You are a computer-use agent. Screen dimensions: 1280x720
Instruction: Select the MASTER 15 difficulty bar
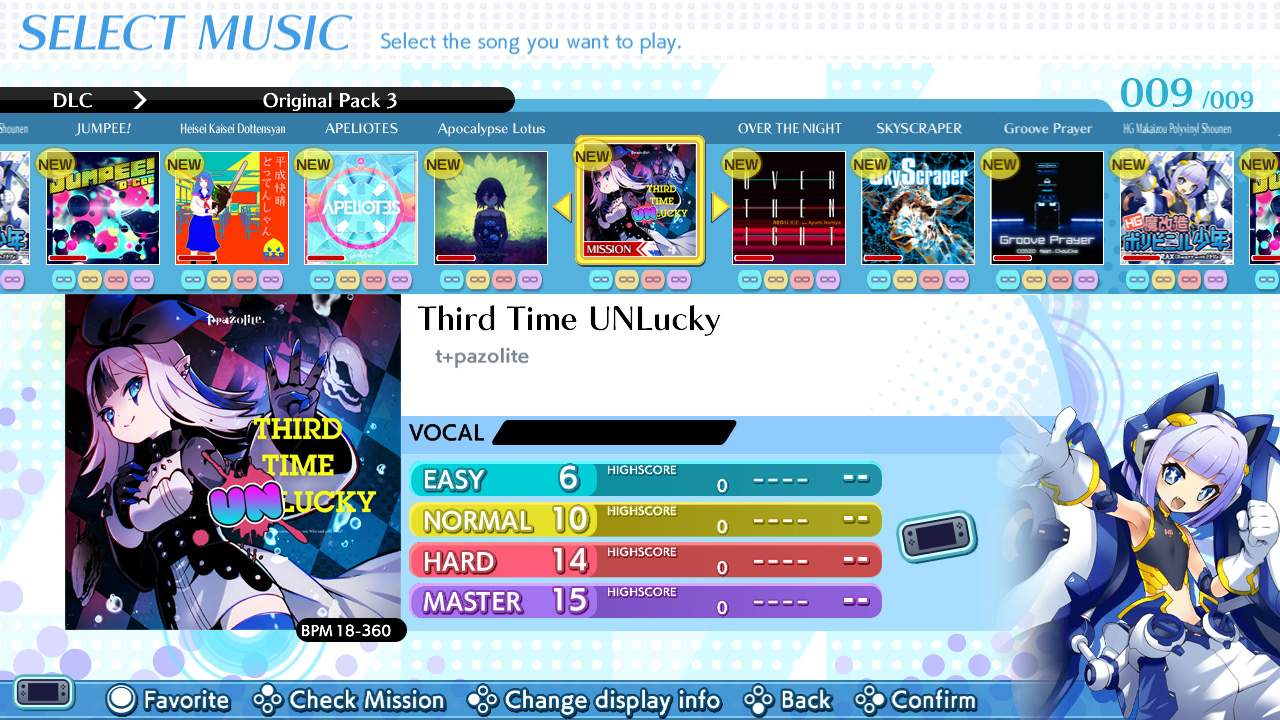pyautogui.click(x=645, y=600)
